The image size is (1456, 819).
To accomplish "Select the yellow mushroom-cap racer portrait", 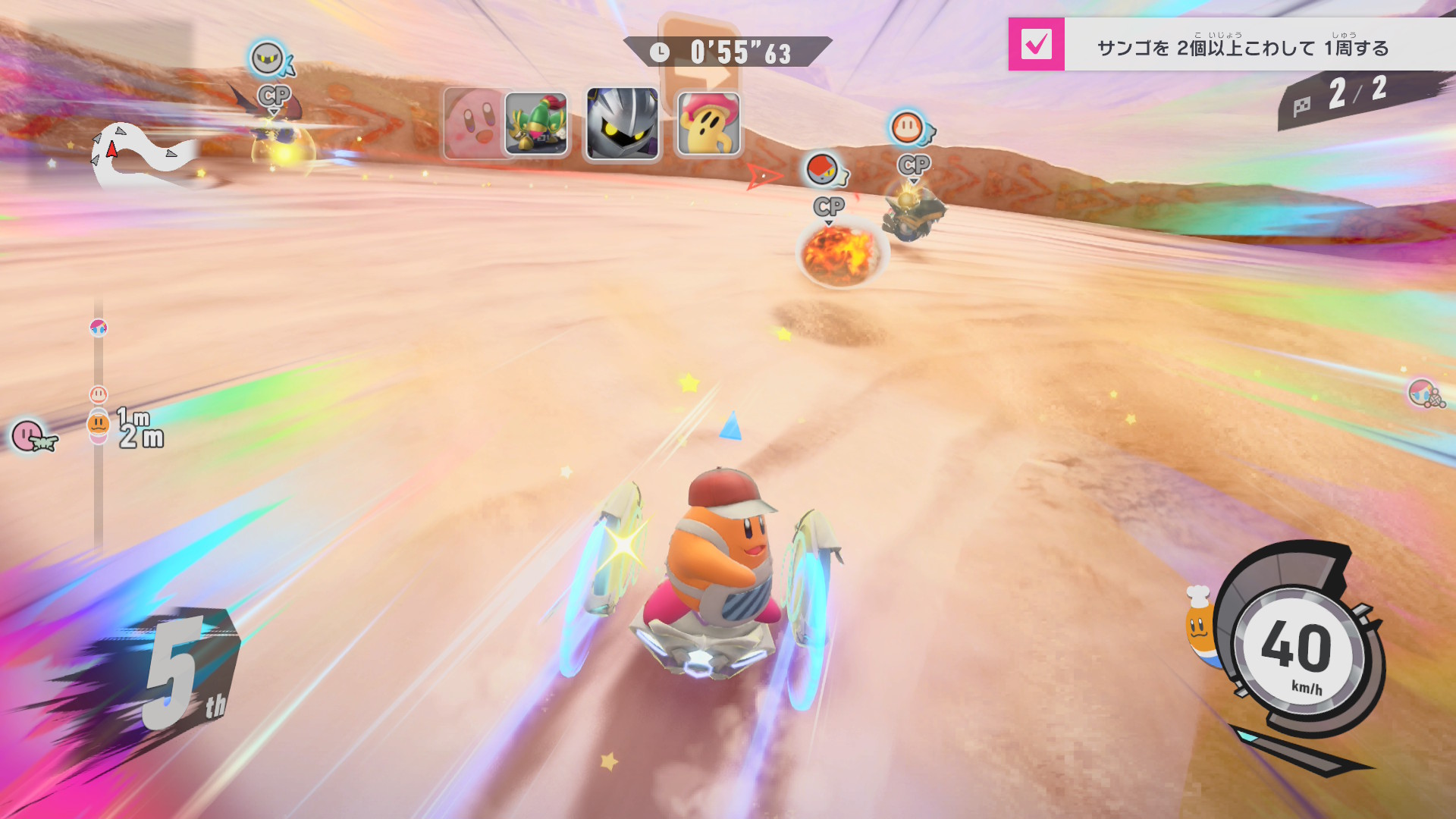I will tap(708, 124).
